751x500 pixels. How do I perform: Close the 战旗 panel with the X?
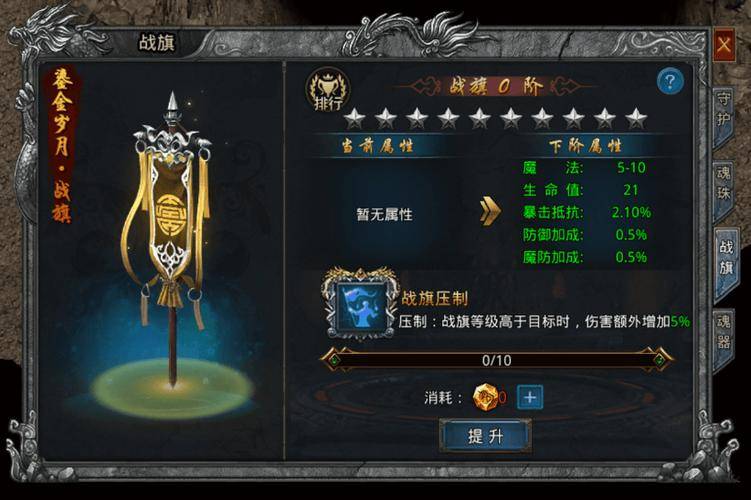tap(724, 44)
